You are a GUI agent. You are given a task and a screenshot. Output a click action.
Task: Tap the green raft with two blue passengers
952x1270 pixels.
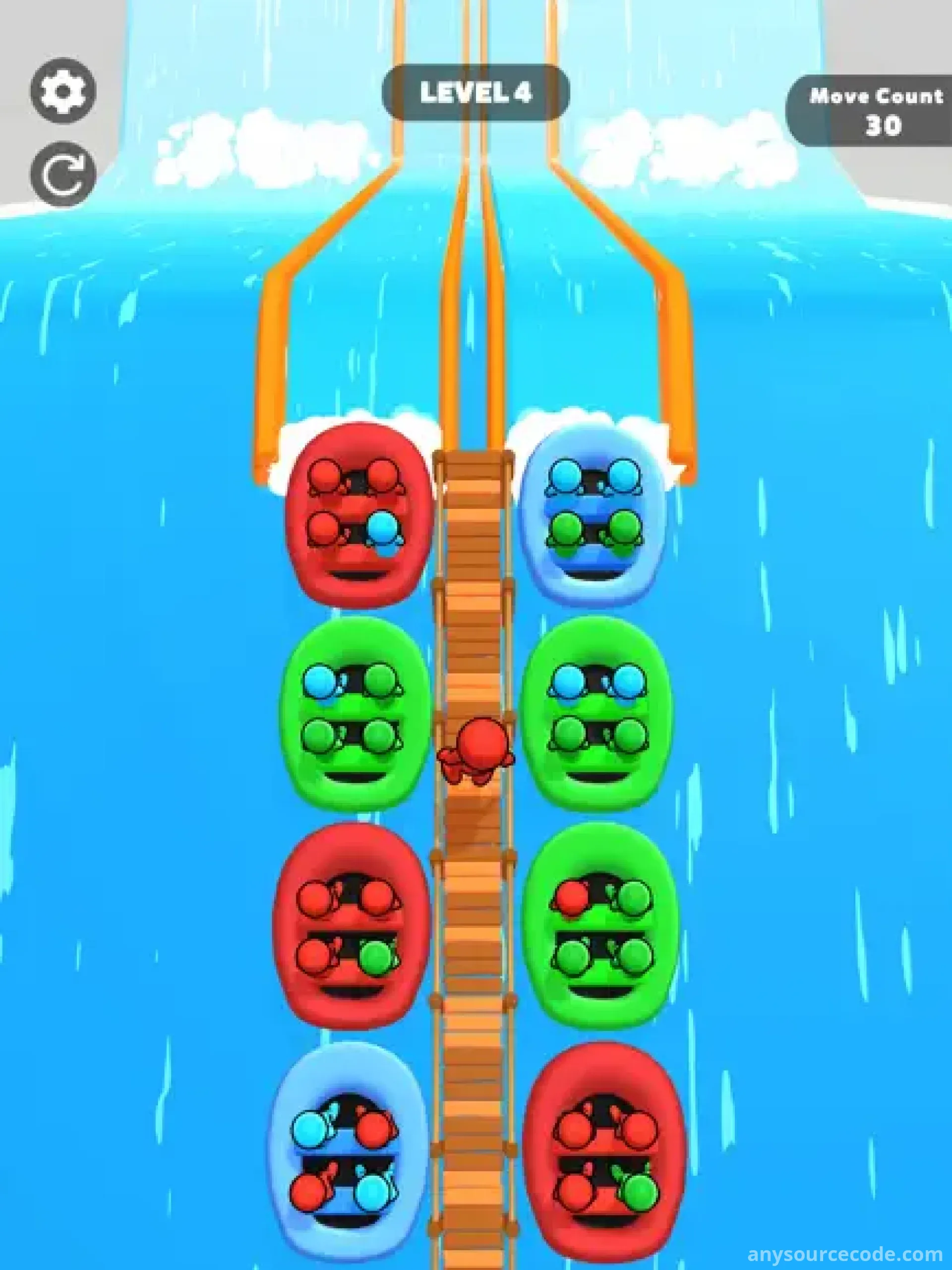click(597, 712)
